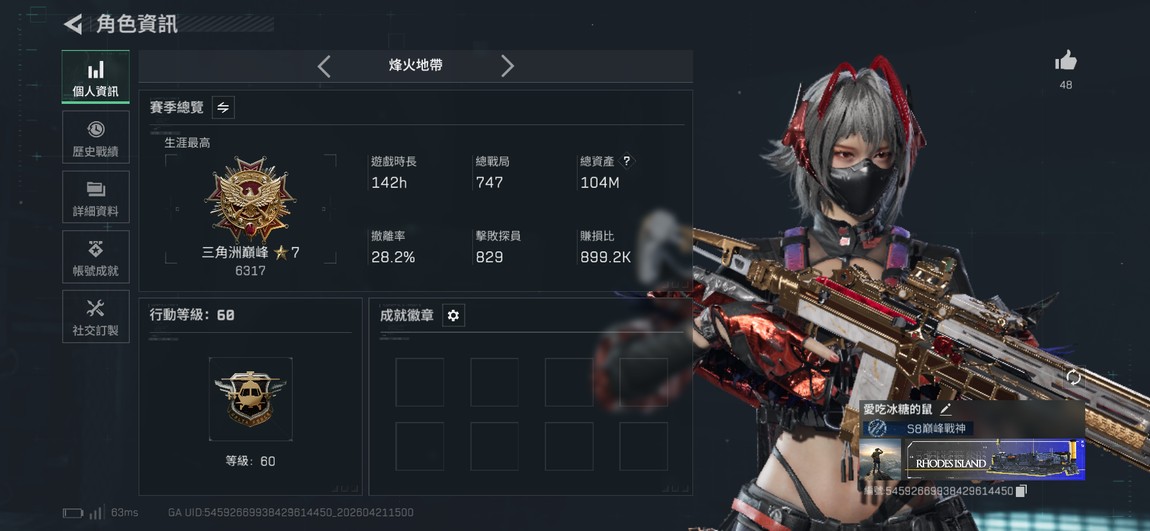The width and height of the screenshot is (1150, 531).
Task: Open the Rhodes Island name card banner
Action: 995,460
